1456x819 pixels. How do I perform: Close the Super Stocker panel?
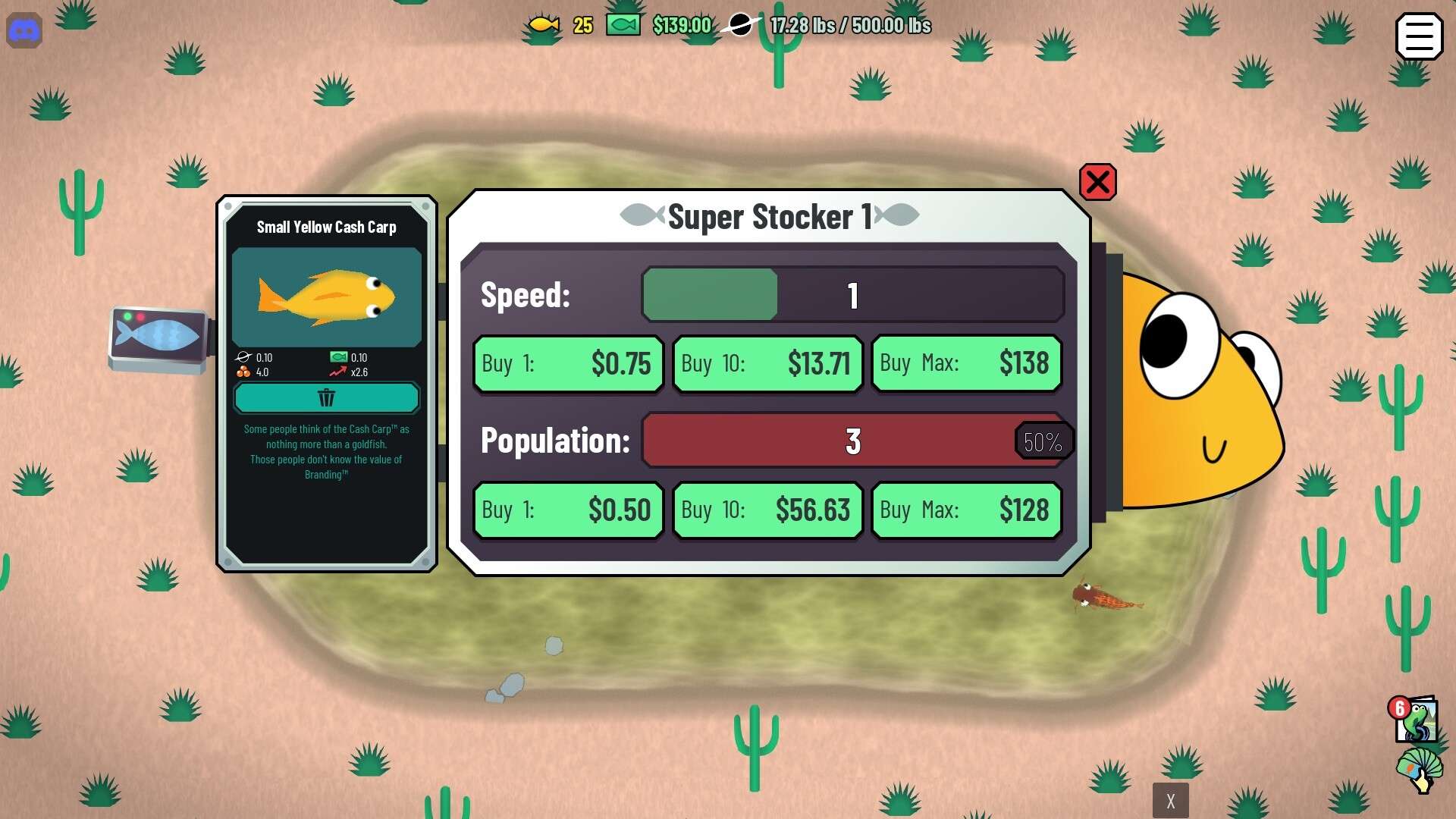(x=1097, y=182)
